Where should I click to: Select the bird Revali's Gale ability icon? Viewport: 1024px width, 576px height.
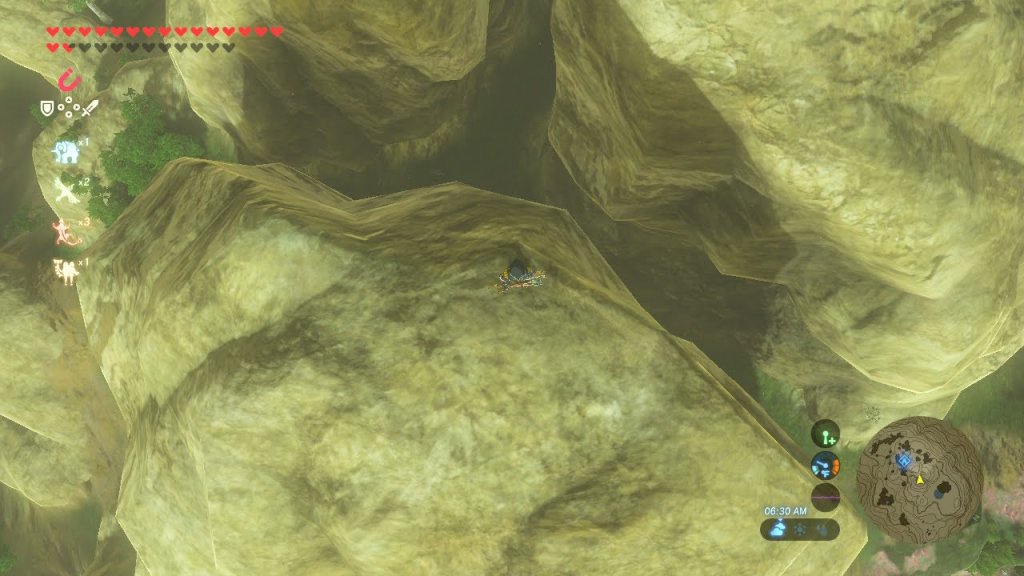click(66, 190)
